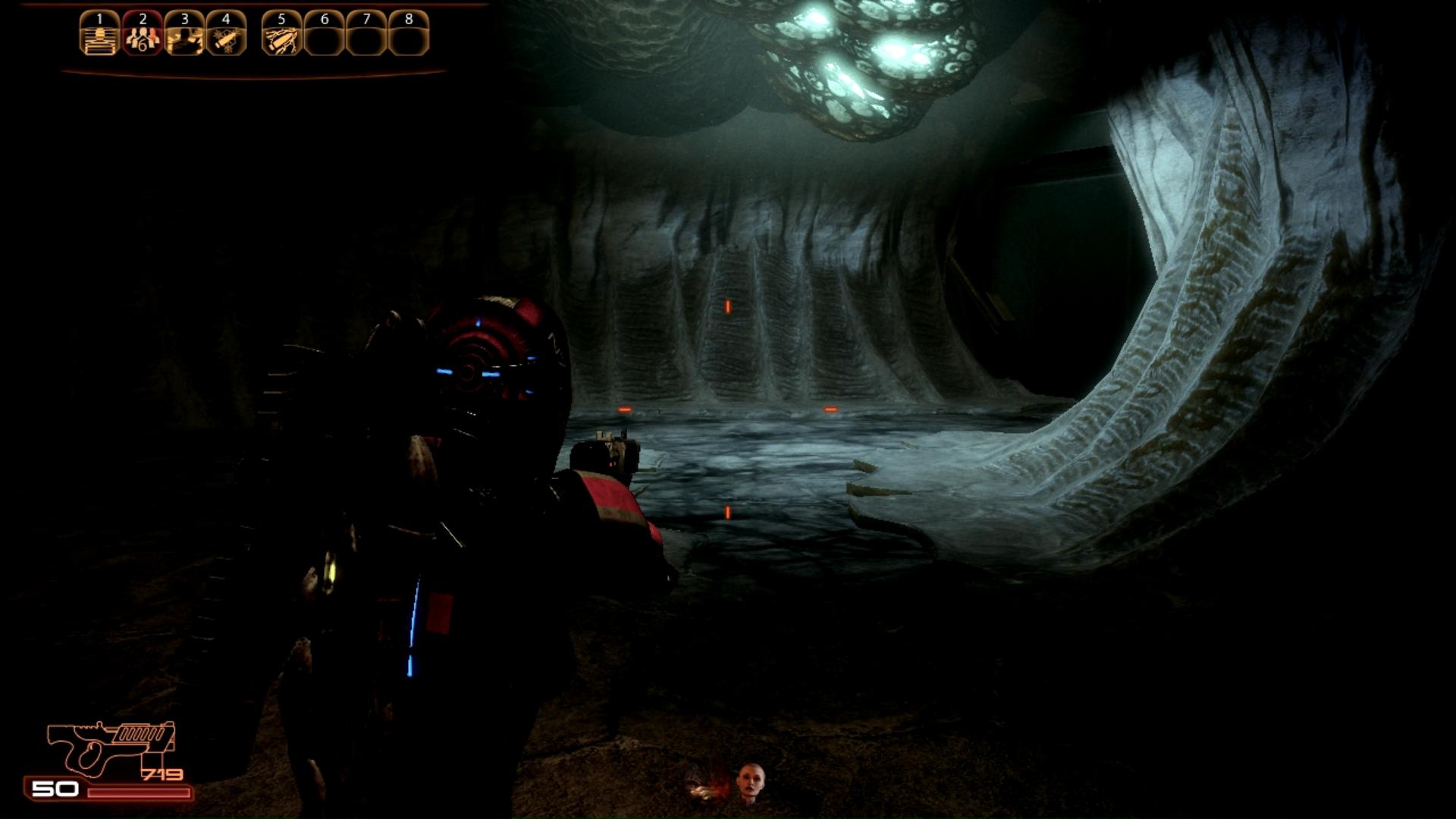Use the three-figures squad ability in slot 2
Screen dimensions: 1456x819
pos(142,36)
